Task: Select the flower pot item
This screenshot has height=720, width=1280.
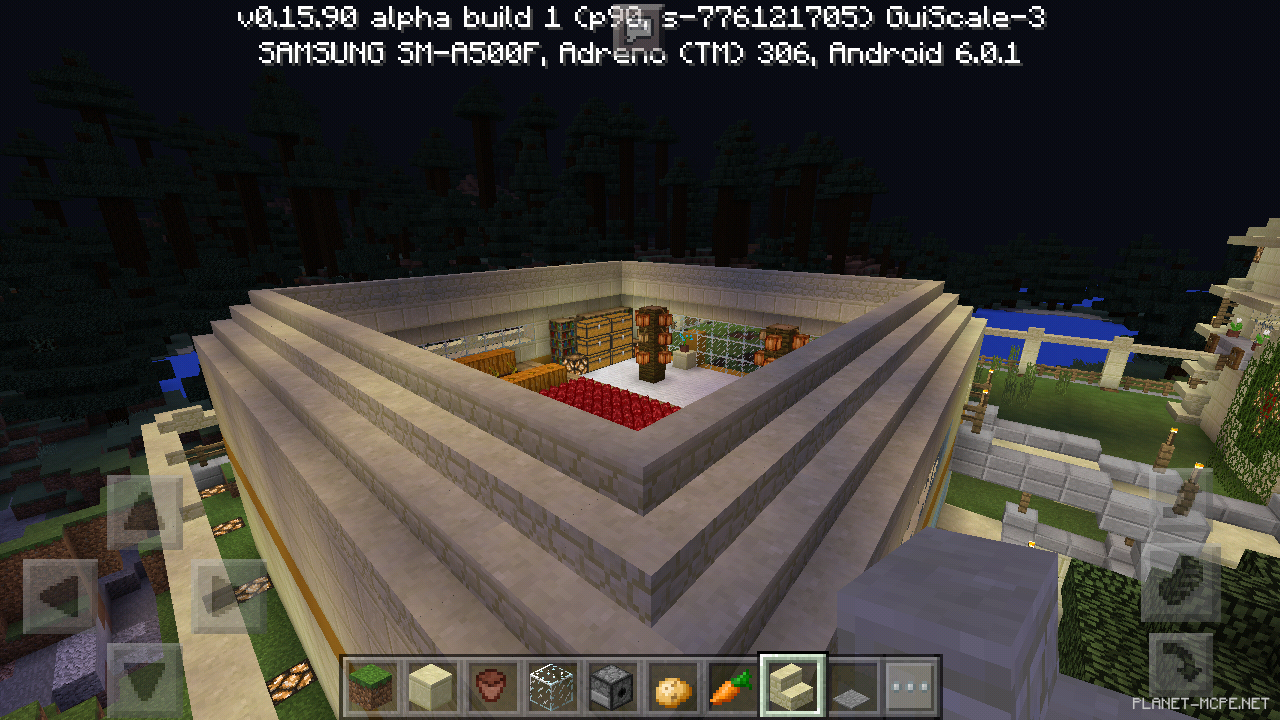Action: pos(491,687)
